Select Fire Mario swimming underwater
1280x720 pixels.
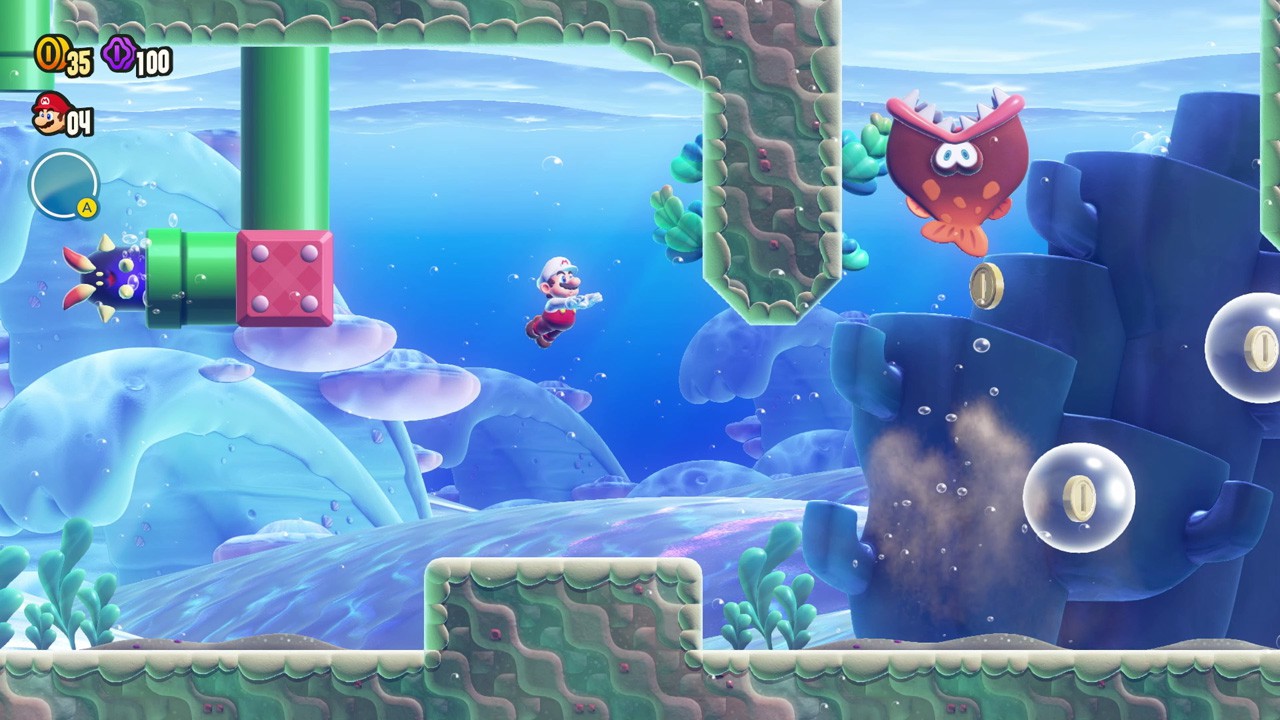(560, 300)
